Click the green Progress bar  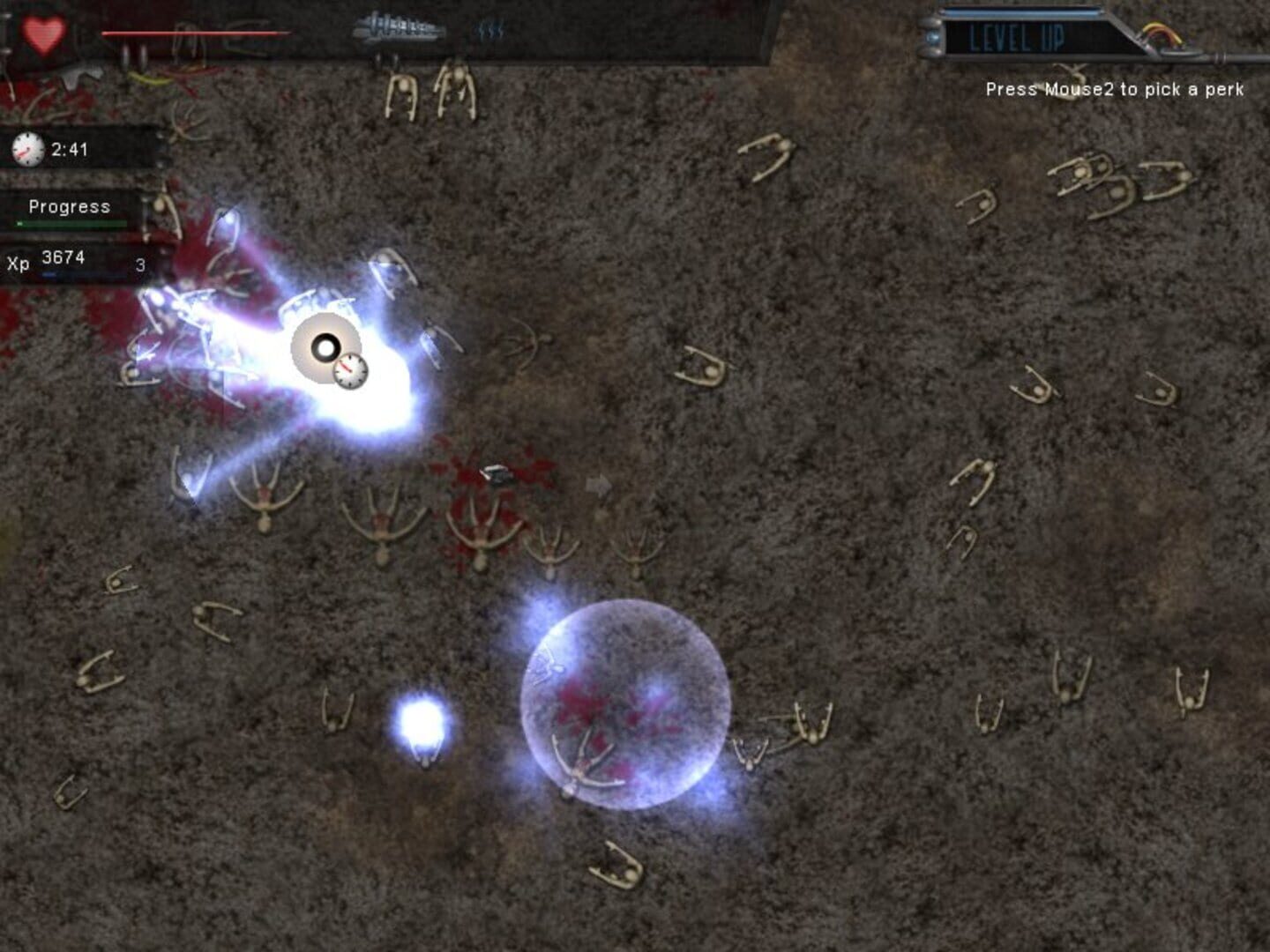pyautogui.click(x=71, y=222)
